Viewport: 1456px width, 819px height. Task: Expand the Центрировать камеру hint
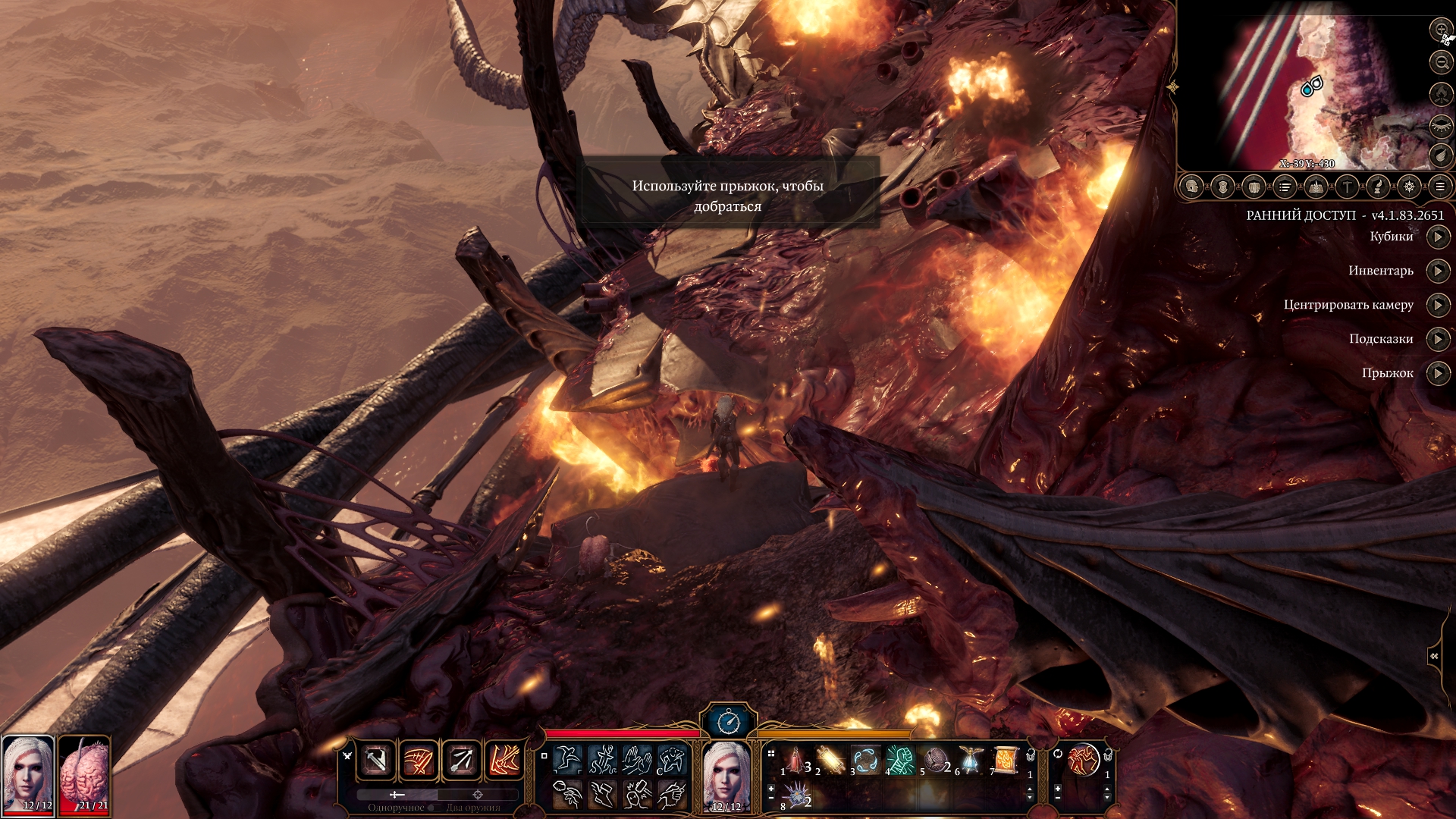[x=1438, y=305]
